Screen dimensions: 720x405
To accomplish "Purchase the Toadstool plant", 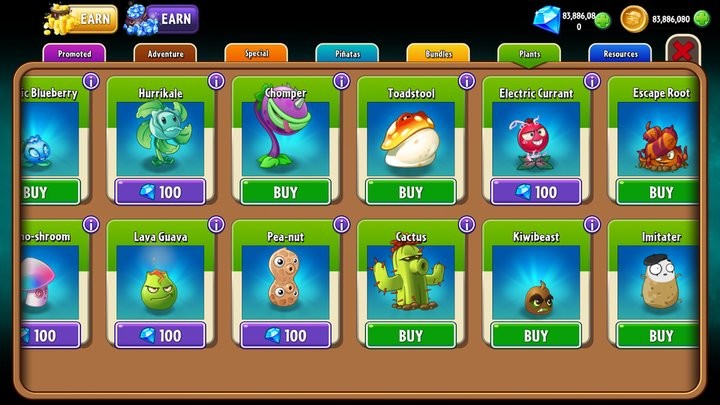I will click(410, 192).
